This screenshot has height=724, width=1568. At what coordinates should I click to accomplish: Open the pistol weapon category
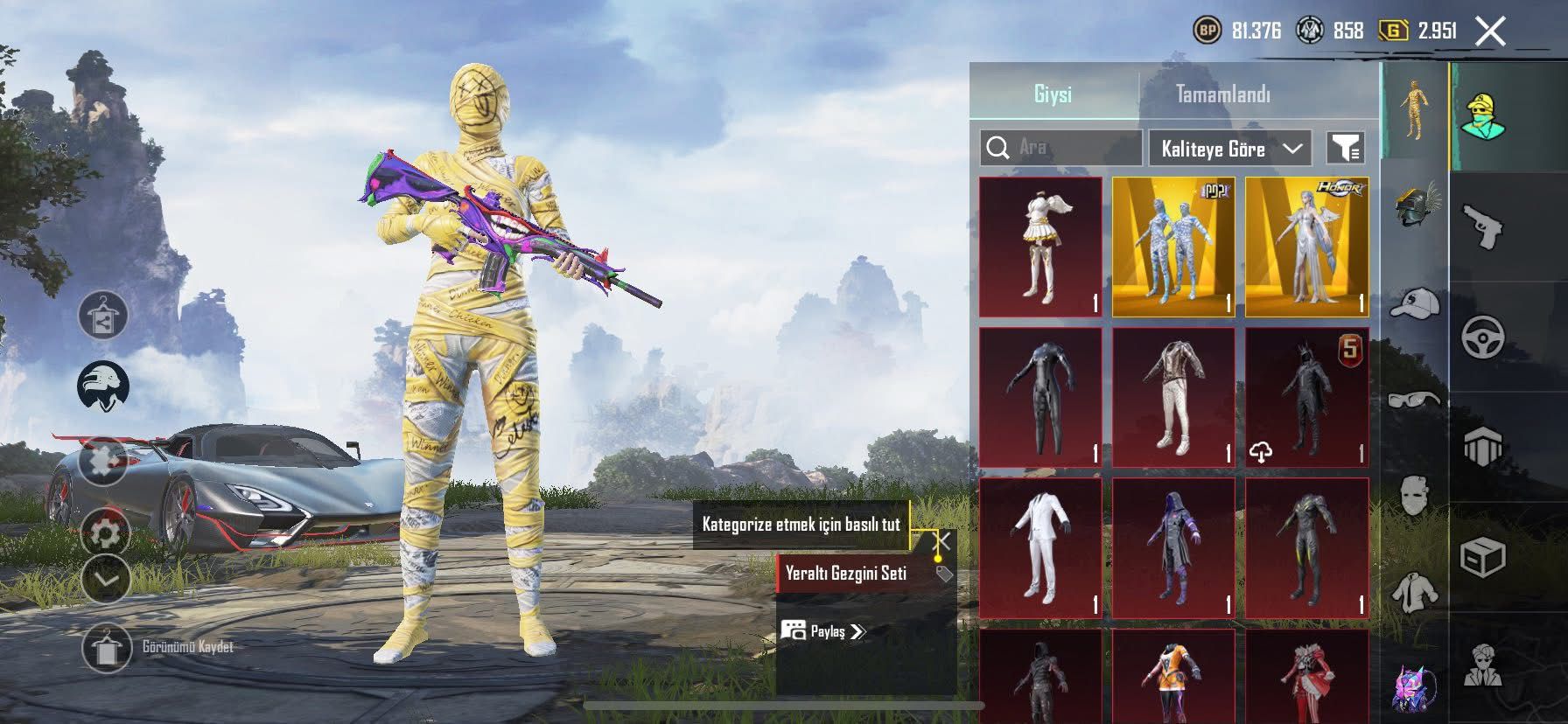click(1483, 226)
